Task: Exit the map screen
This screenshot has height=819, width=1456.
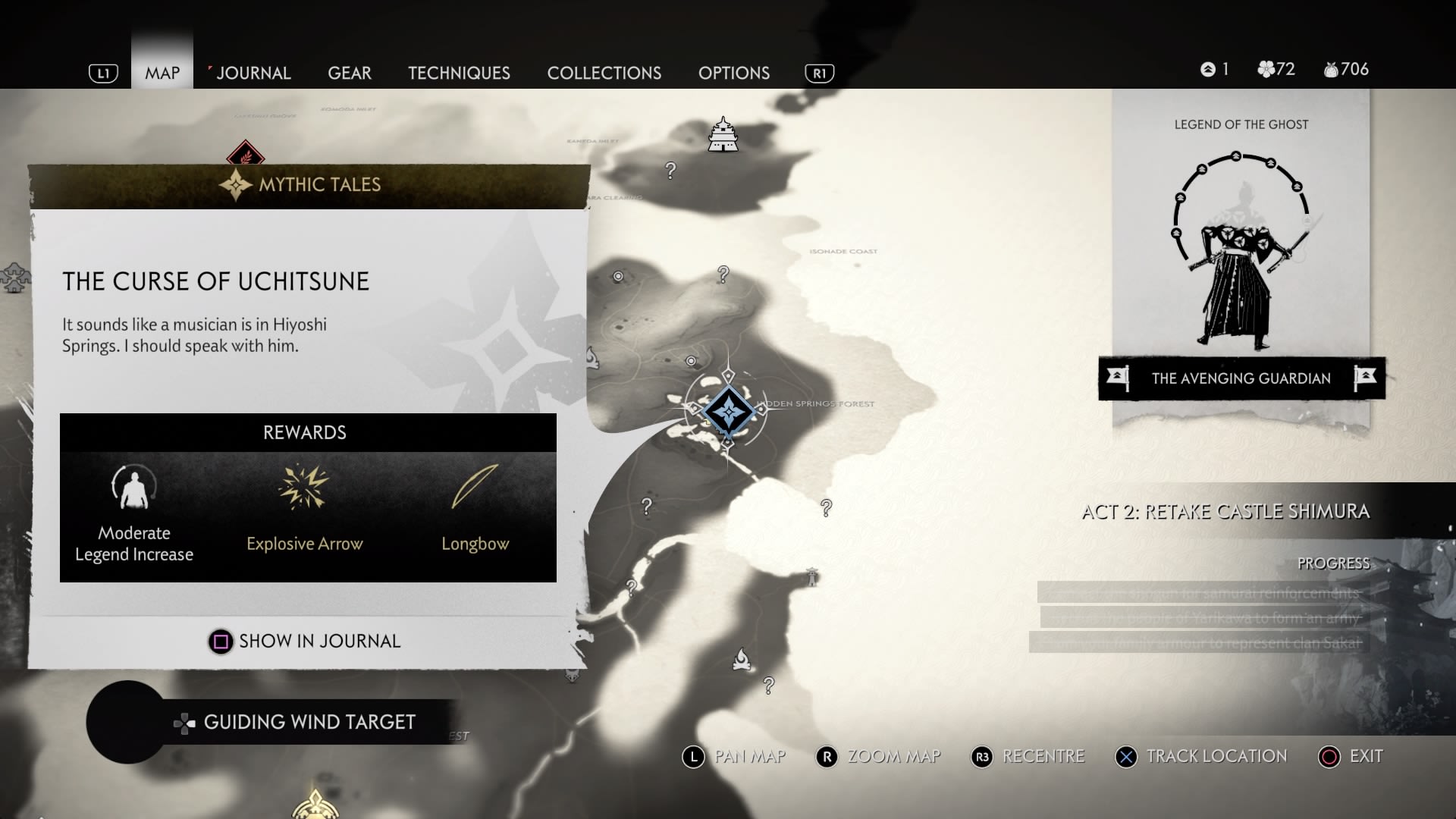Action: coord(1351,756)
